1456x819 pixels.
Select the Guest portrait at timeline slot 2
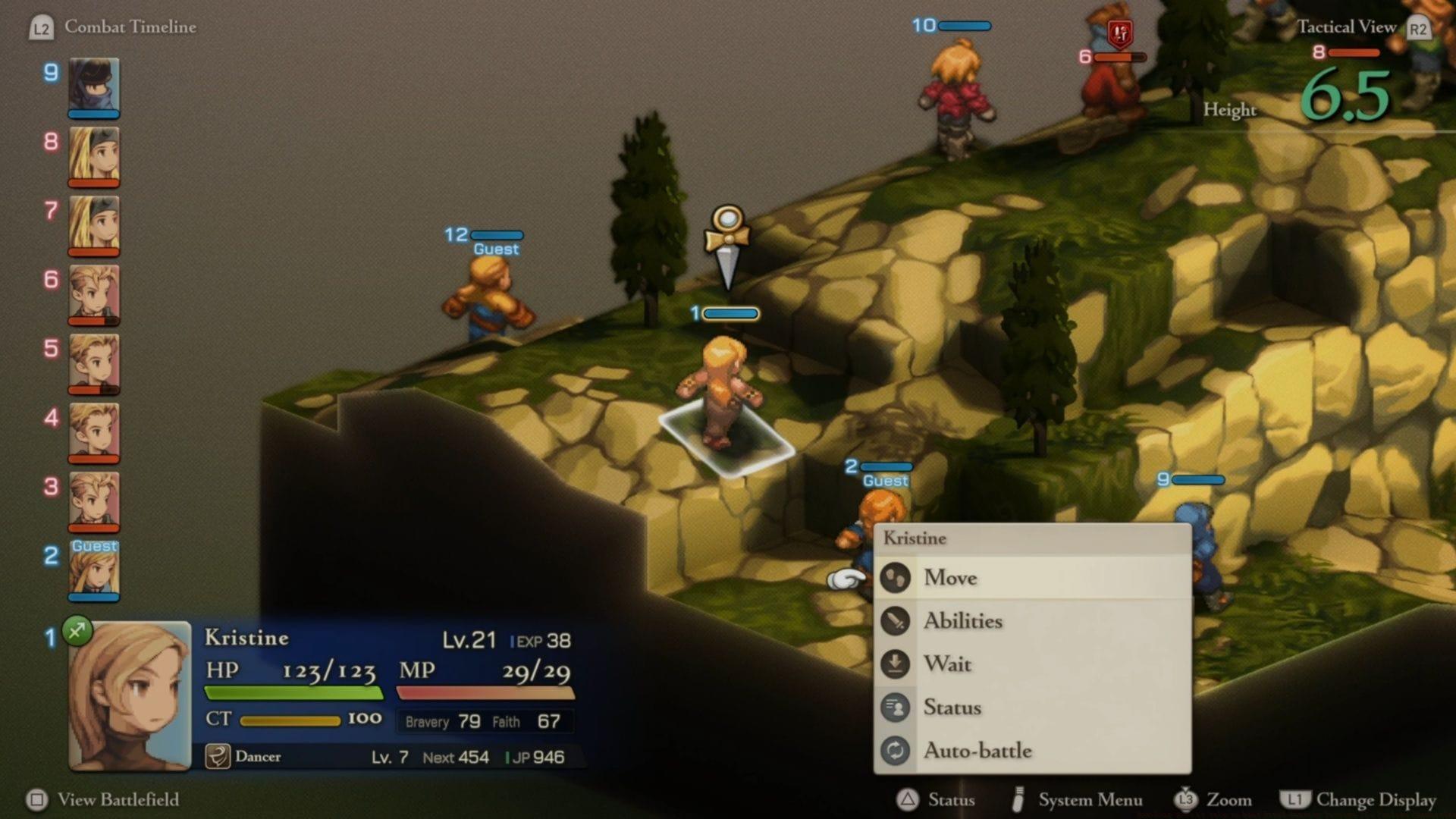[94, 570]
